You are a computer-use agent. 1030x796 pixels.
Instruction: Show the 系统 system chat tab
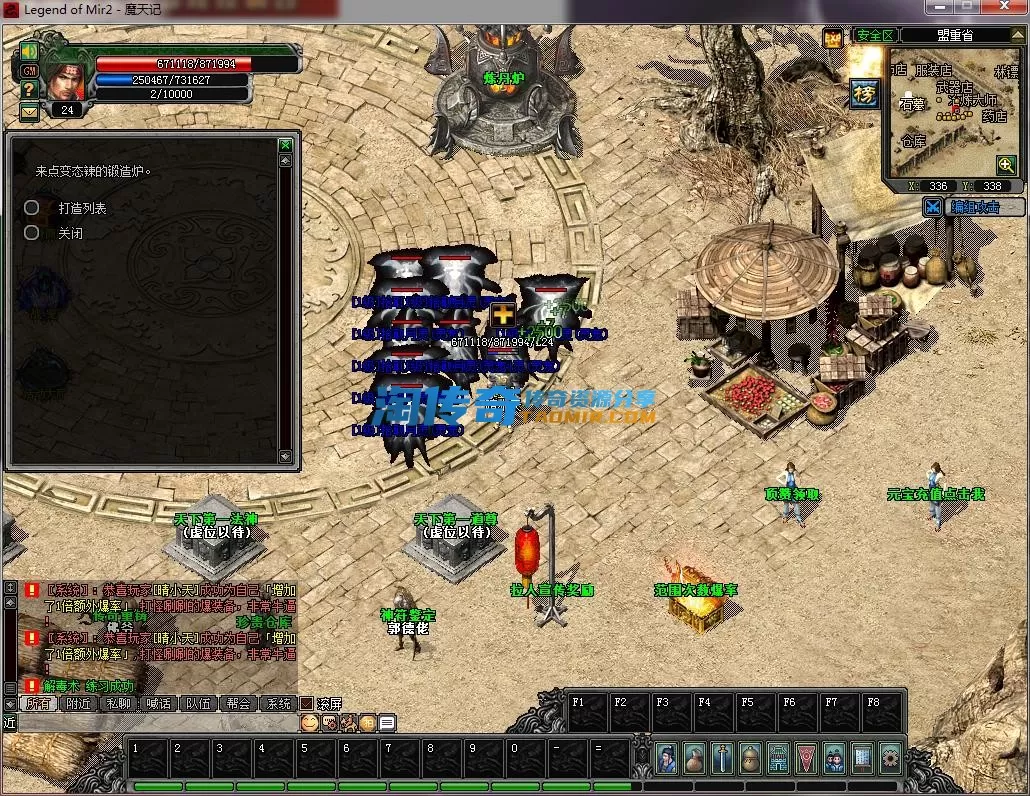coord(277,703)
